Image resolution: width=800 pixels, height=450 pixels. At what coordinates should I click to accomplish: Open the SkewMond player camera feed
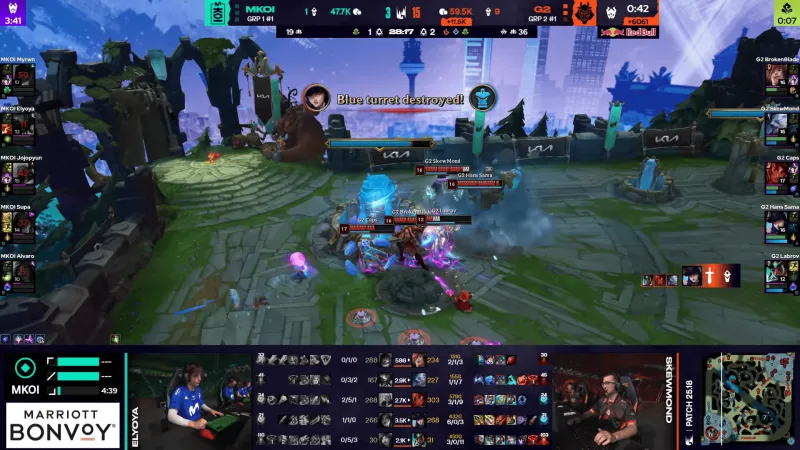point(607,400)
